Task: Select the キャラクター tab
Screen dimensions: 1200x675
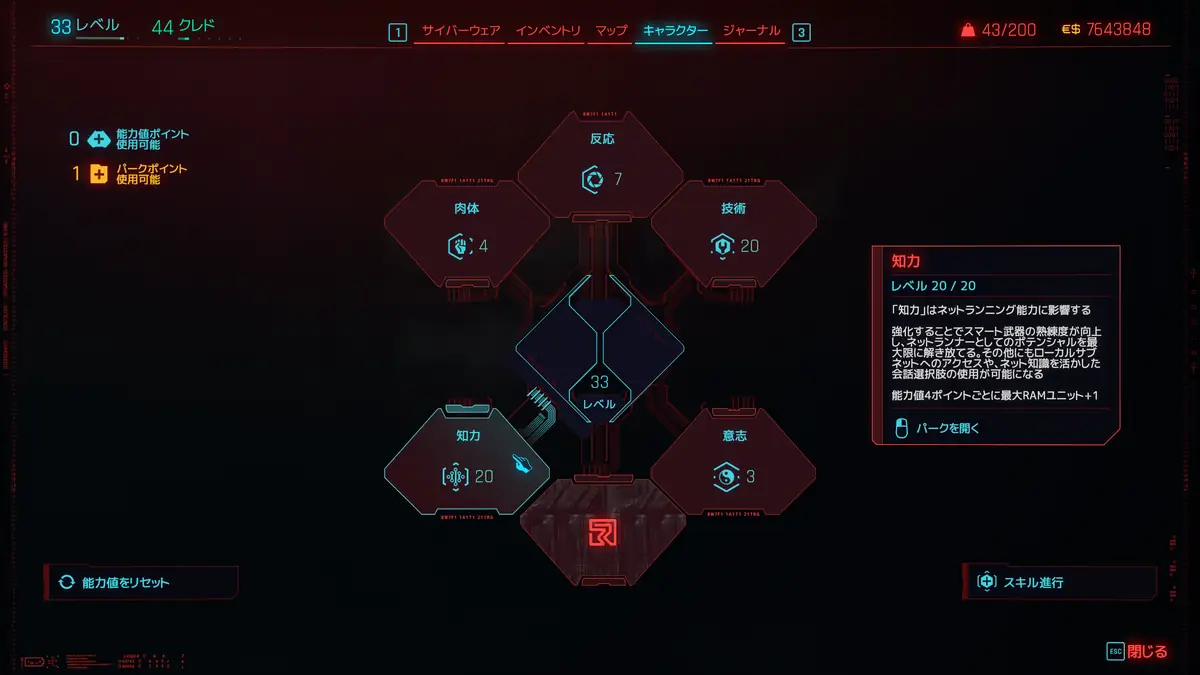Action: tap(675, 31)
